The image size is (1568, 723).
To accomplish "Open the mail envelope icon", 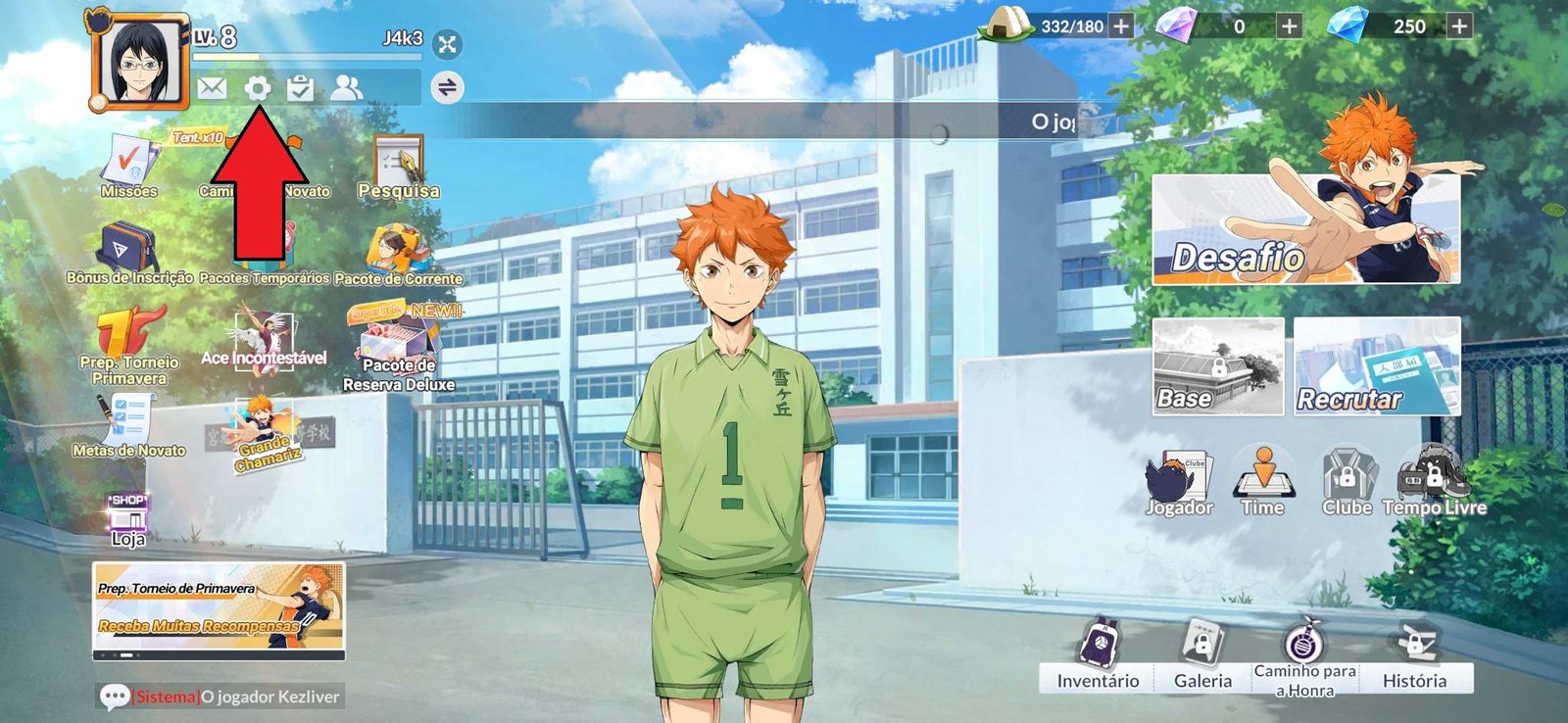I will click(212, 88).
